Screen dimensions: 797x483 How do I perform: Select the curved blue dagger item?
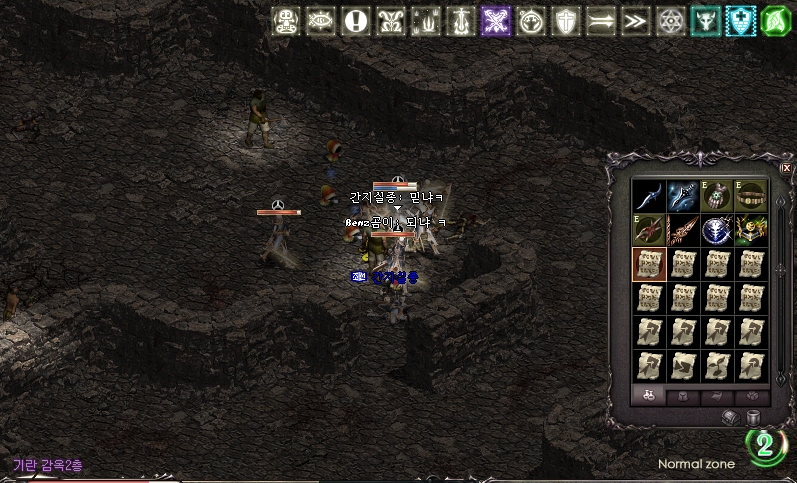[x=649, y=195]
